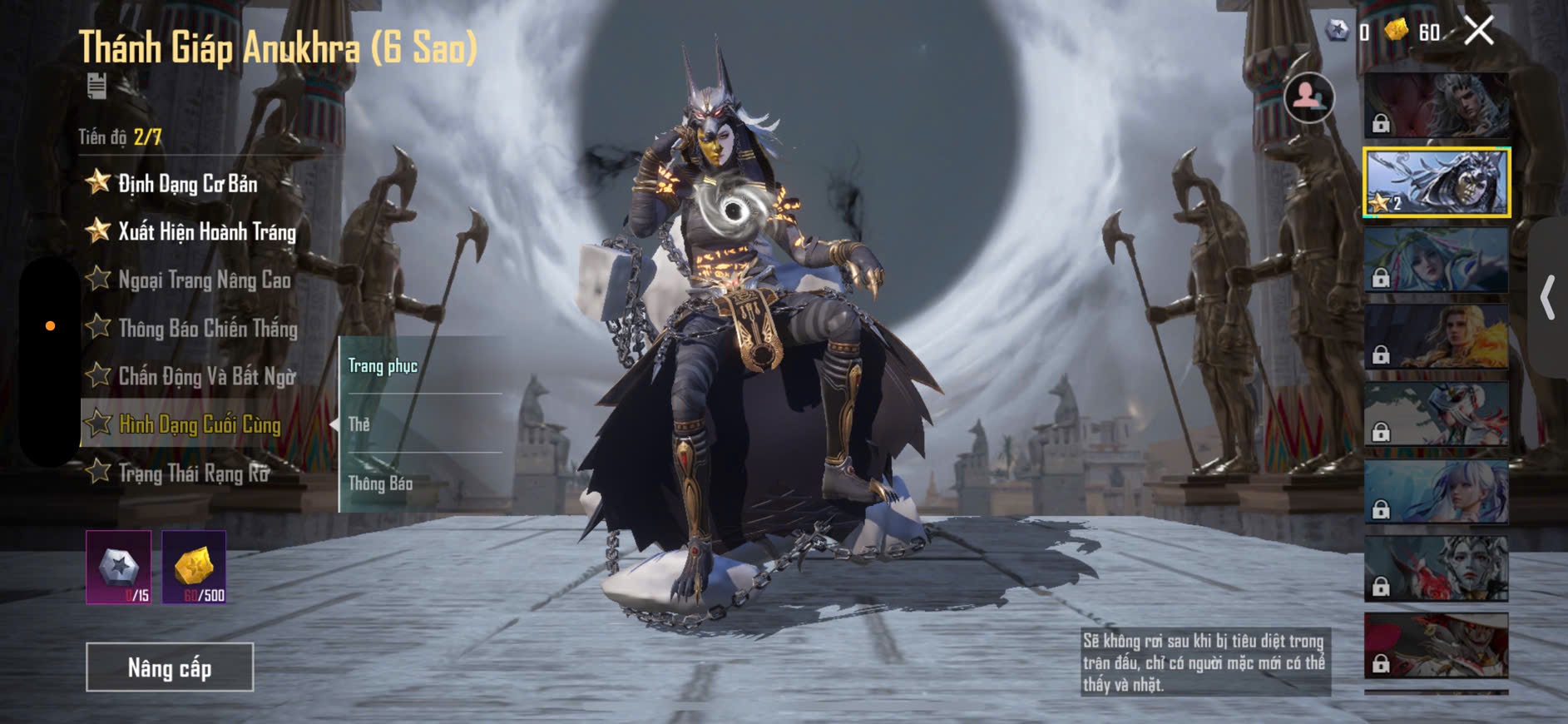
Task: Click the silver star token material slot
Action: pyautogui.click(x=119, y=568)
